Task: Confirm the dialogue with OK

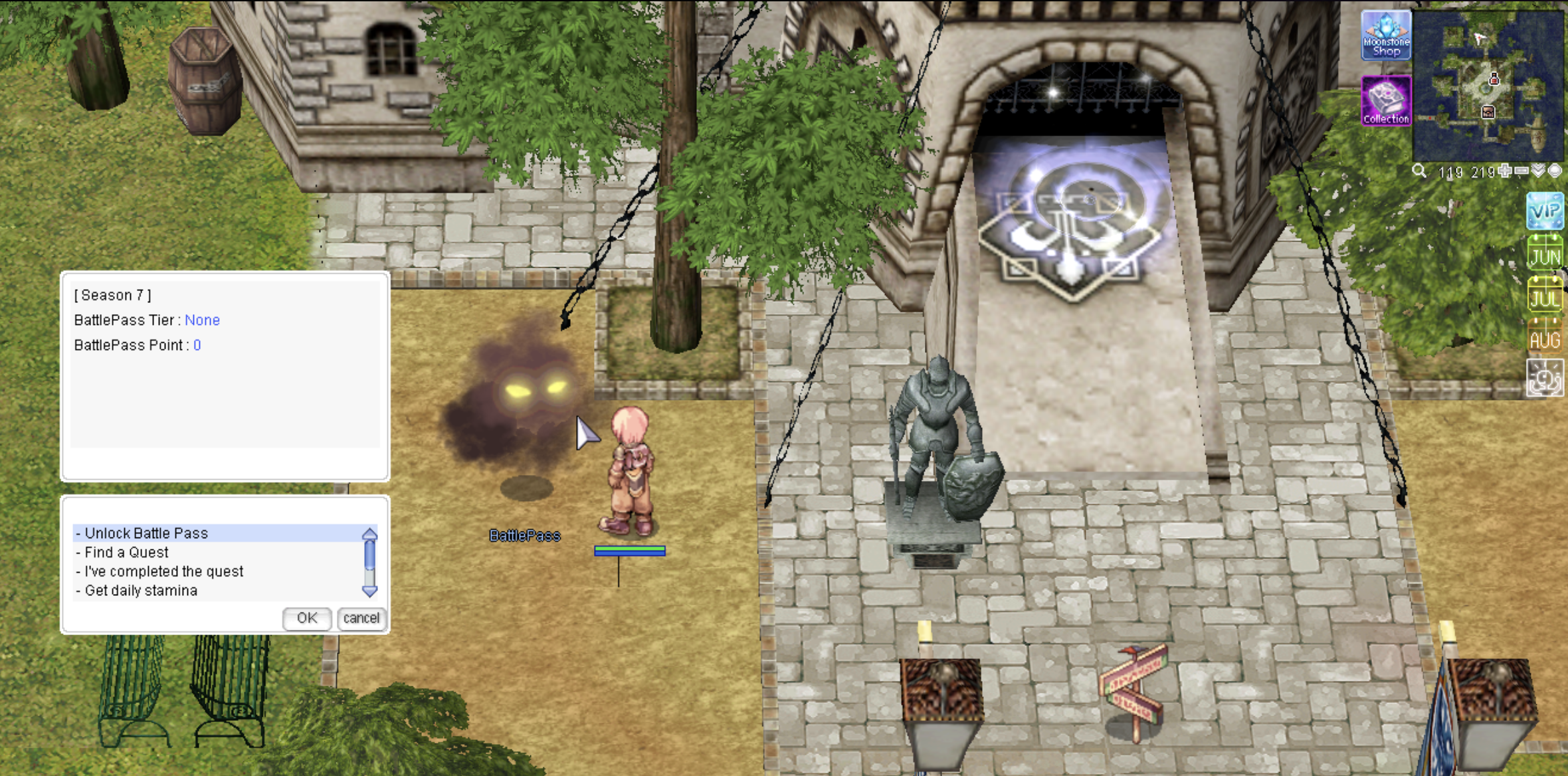Action: click(x=307, y=619)
